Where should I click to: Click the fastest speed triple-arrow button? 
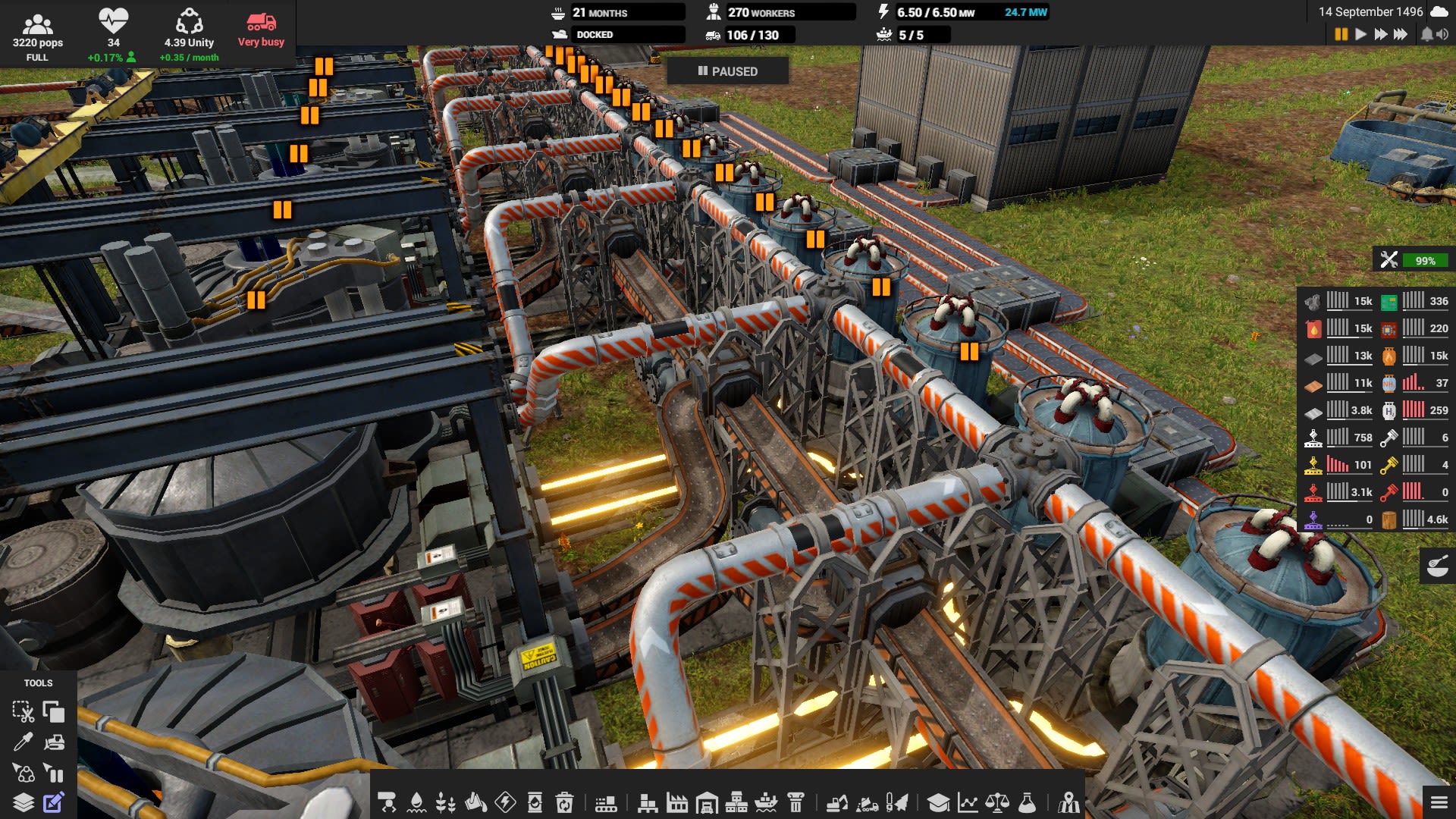coord(1400,33)
